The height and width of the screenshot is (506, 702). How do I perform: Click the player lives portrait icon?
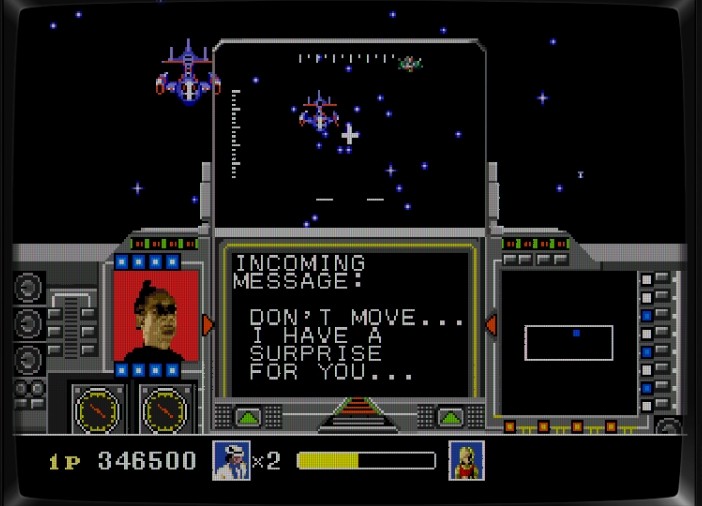(231, 461)
